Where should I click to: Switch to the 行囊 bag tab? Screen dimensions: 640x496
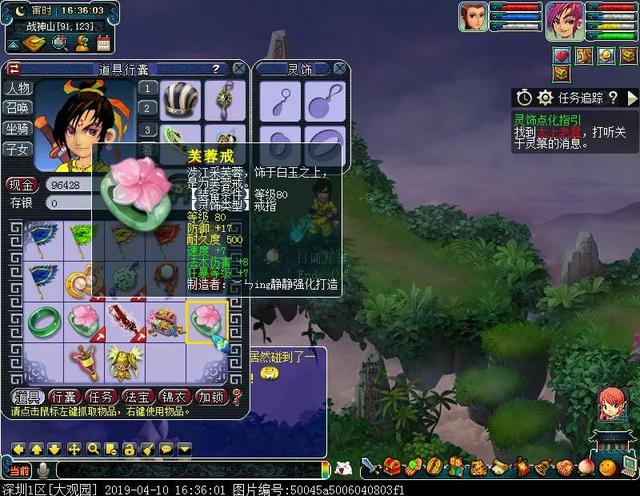pyautogui.click(x=66, y=397)
